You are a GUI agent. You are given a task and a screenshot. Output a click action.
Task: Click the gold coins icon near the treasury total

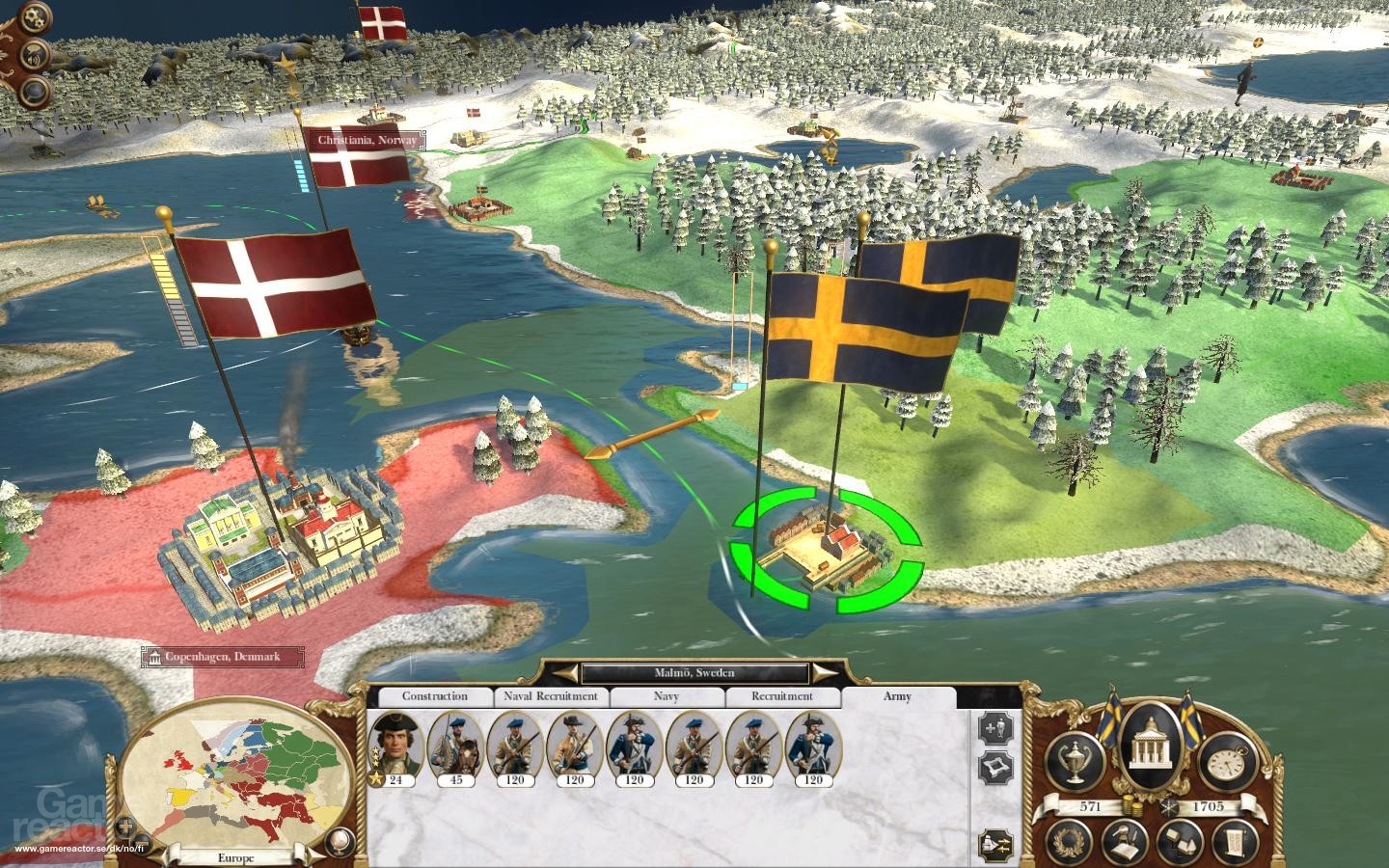(1130, 804)
